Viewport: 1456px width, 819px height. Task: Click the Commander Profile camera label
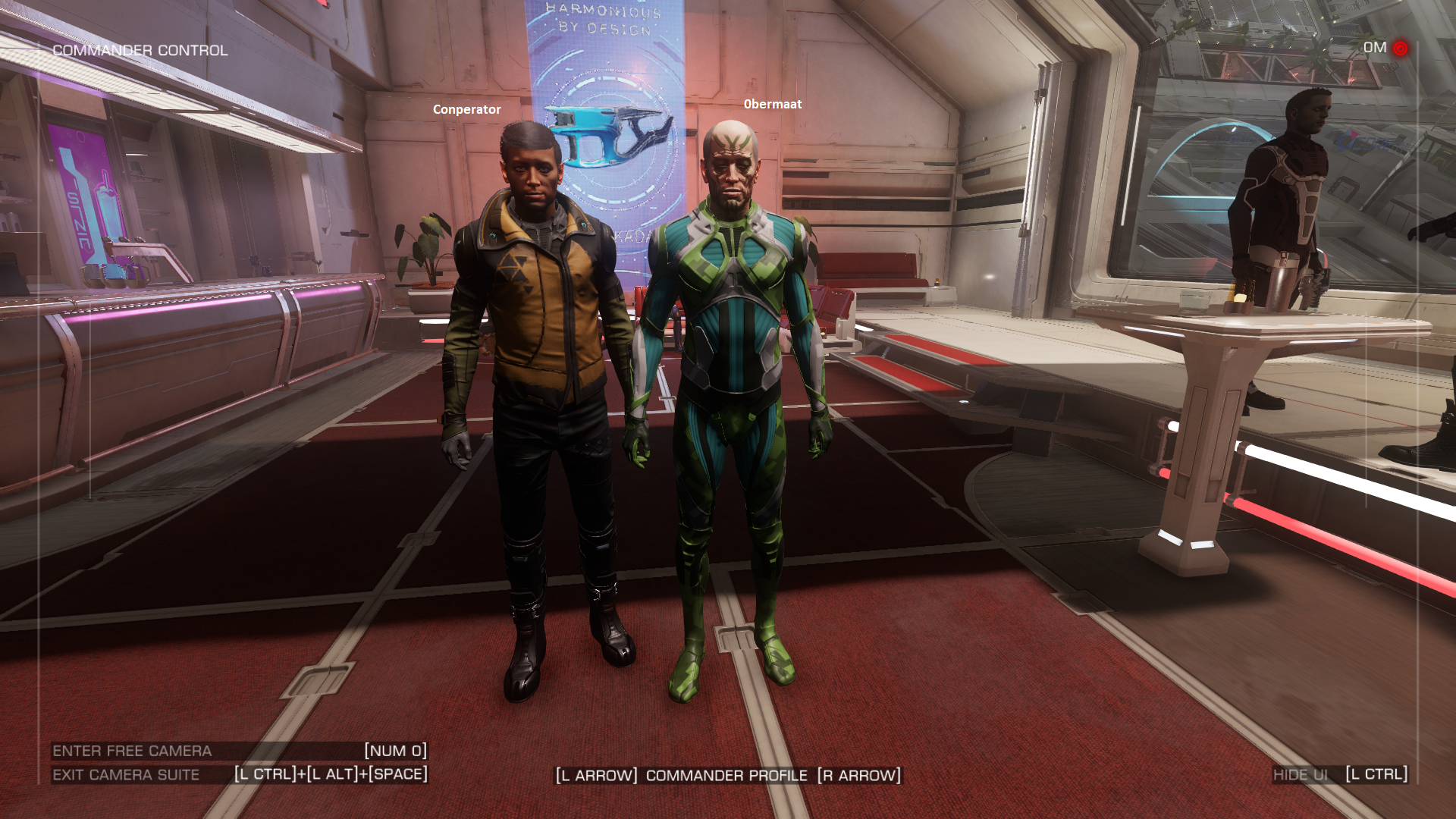(726, 776)
